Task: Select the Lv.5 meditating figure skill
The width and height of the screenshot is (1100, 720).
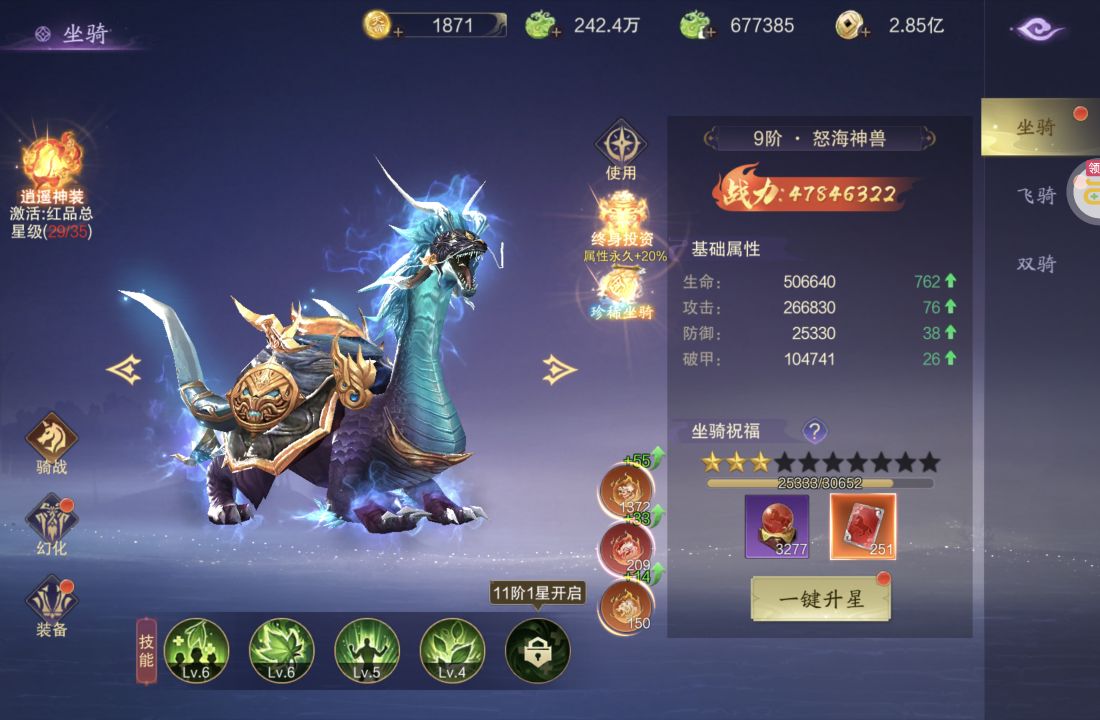Action: pyautogui.click(x=367, y=650)
